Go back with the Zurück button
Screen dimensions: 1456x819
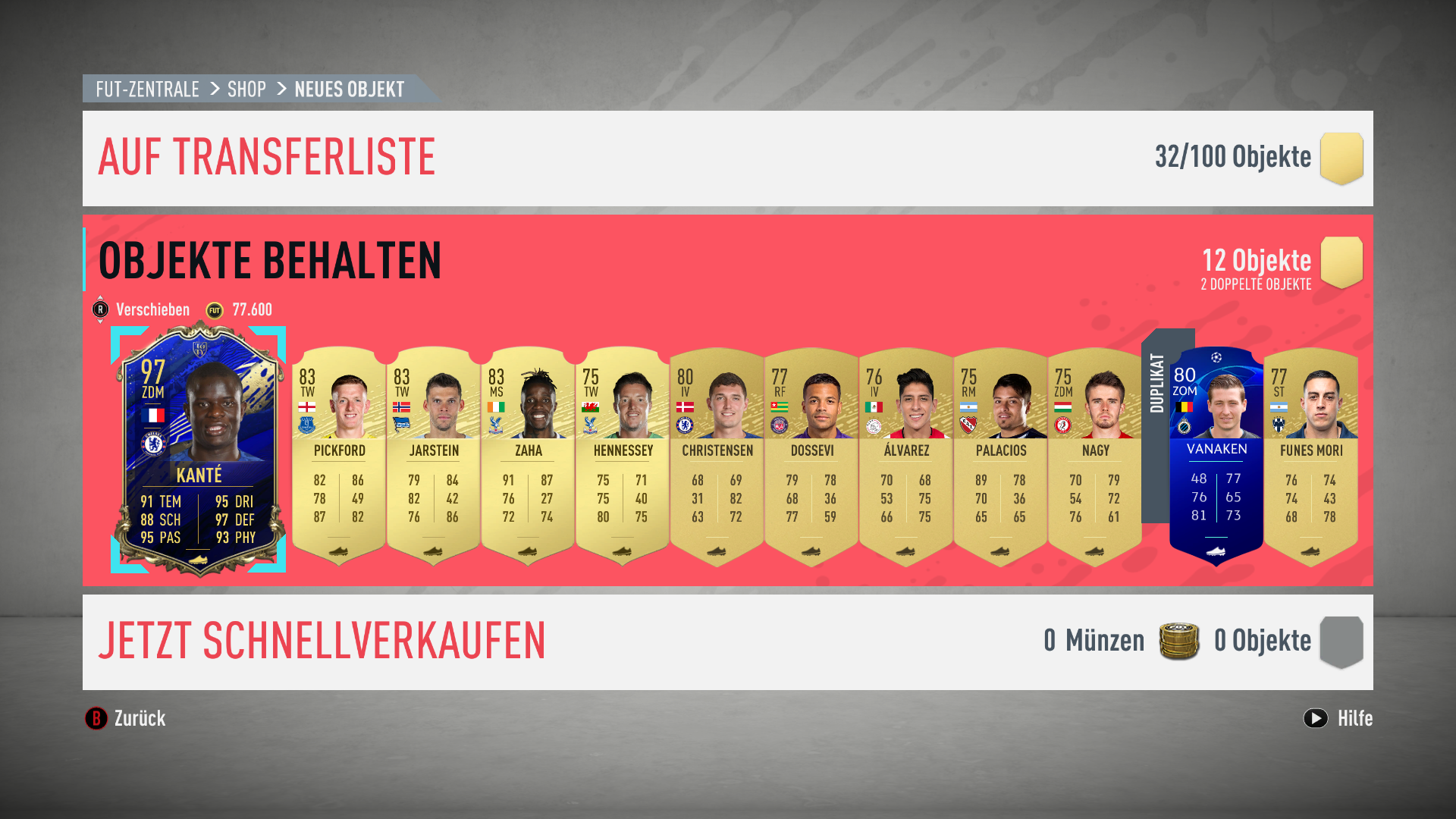point(126,718)
